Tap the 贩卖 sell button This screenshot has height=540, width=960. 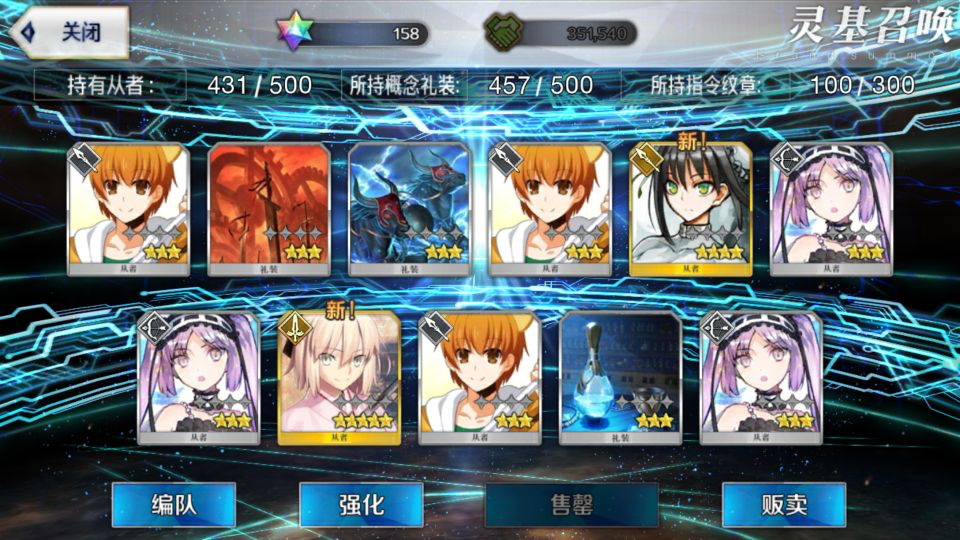[x=783, y=504]
